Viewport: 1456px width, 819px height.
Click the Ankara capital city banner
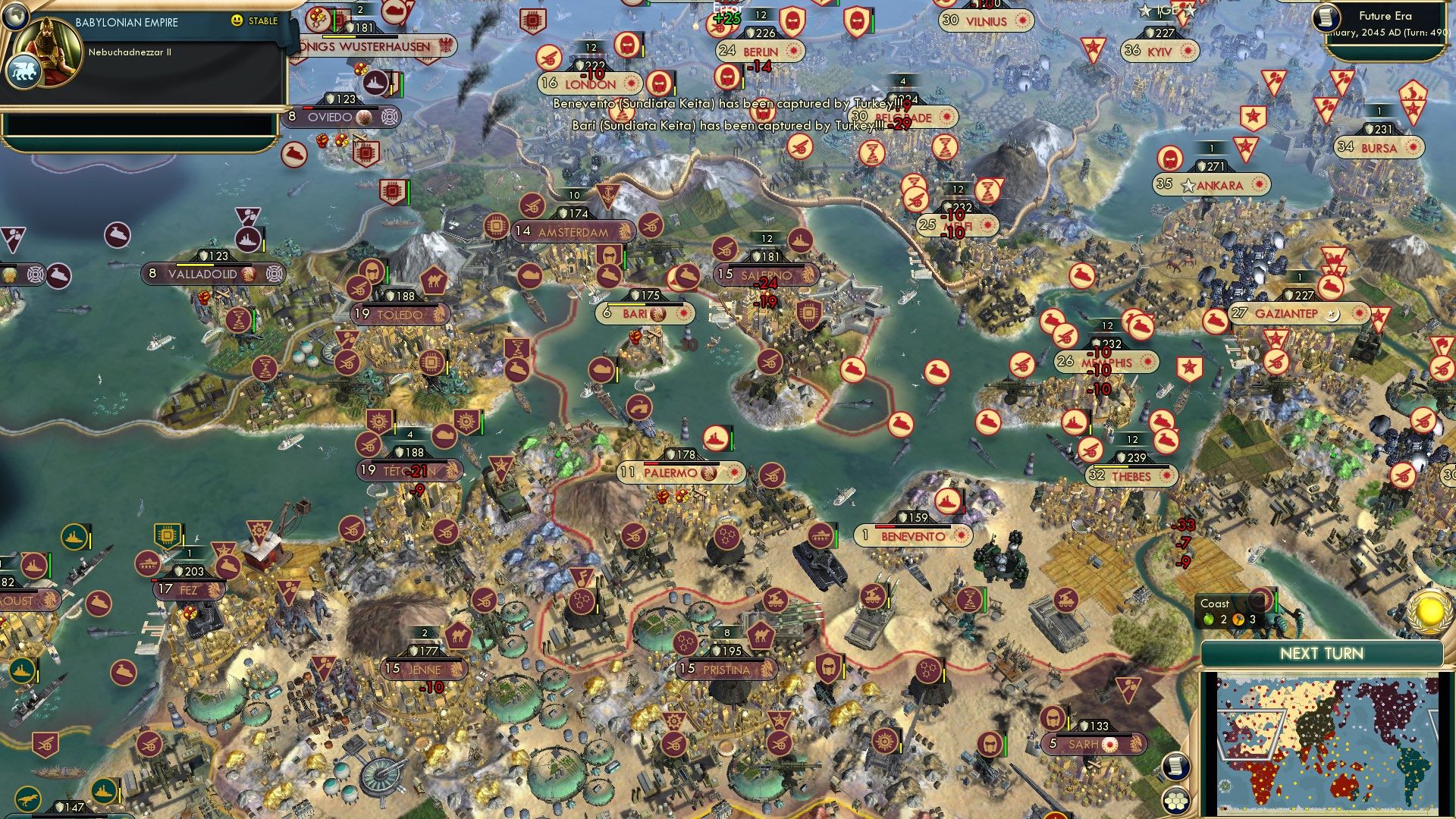pyautogui.click(x=1211, y=185)
